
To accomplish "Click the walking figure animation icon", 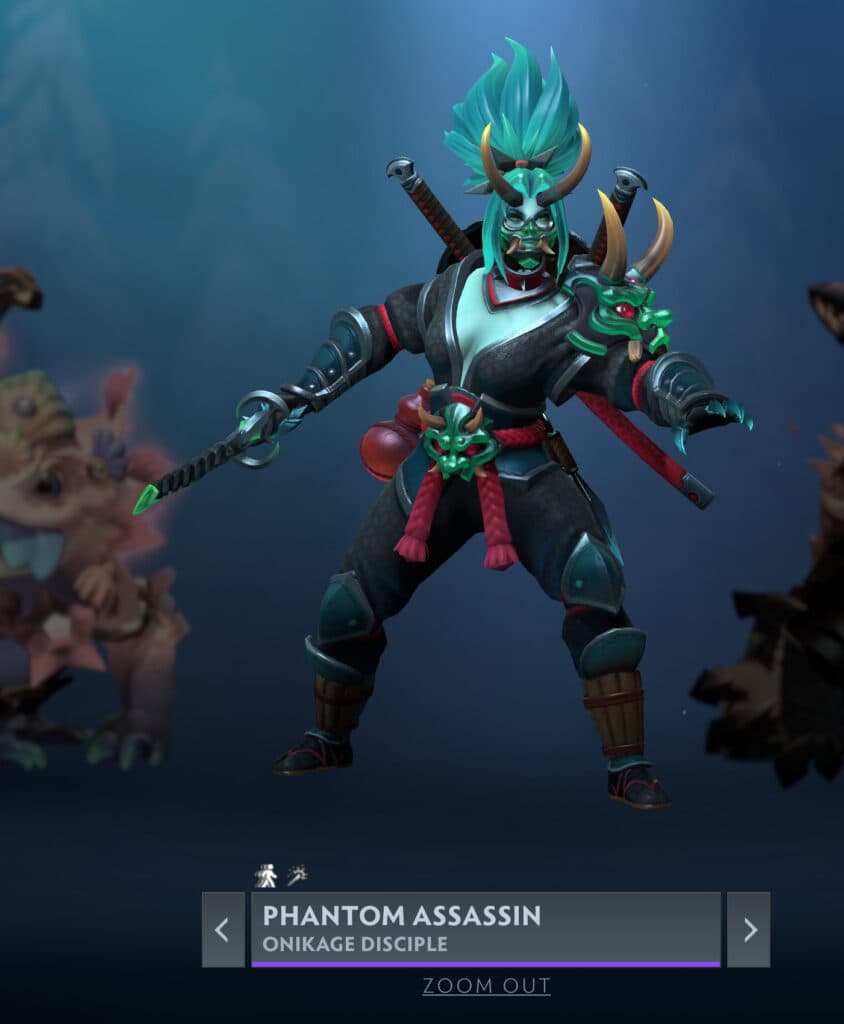I will (x=265, y=876).
